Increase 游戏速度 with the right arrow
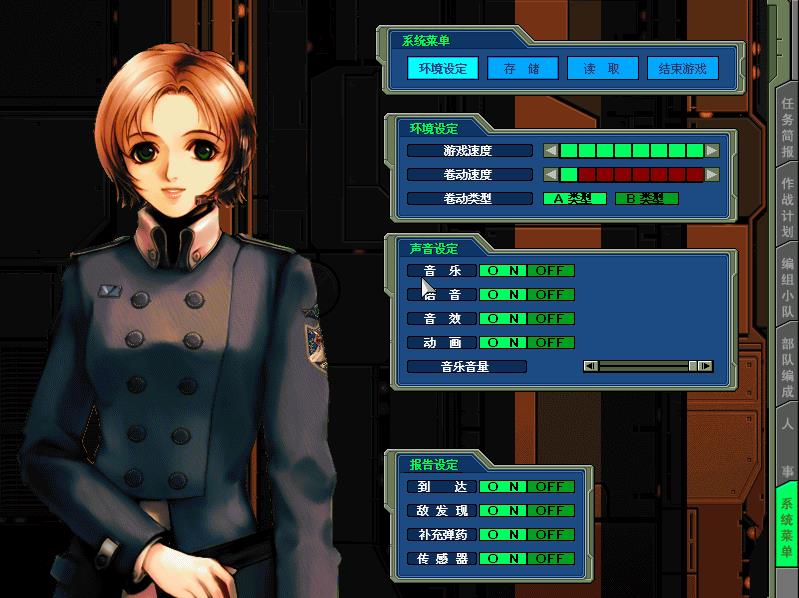The image size is (799, 598). (x=712, y=151)
